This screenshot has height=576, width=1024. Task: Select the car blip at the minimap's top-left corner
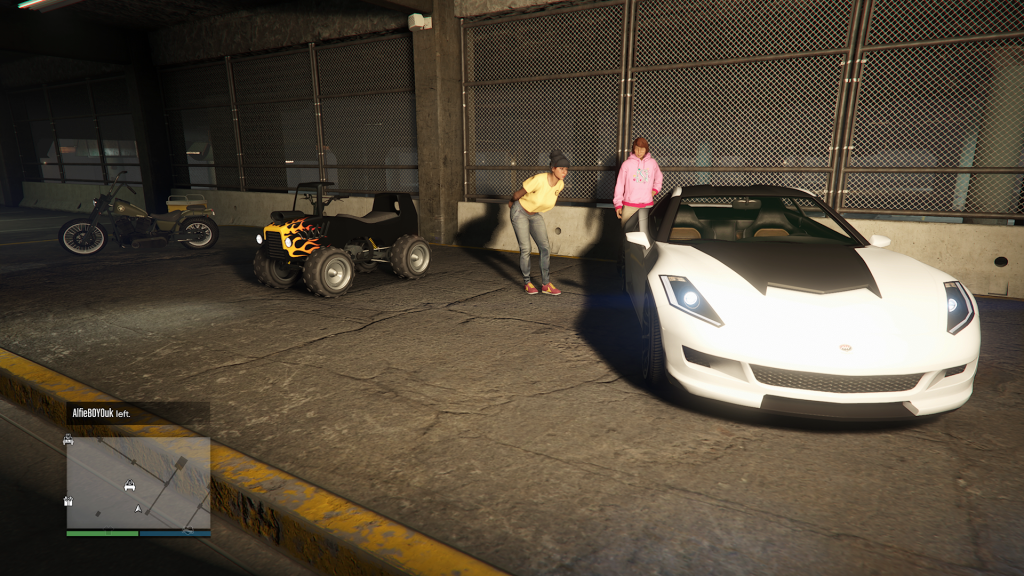point(68,439)
